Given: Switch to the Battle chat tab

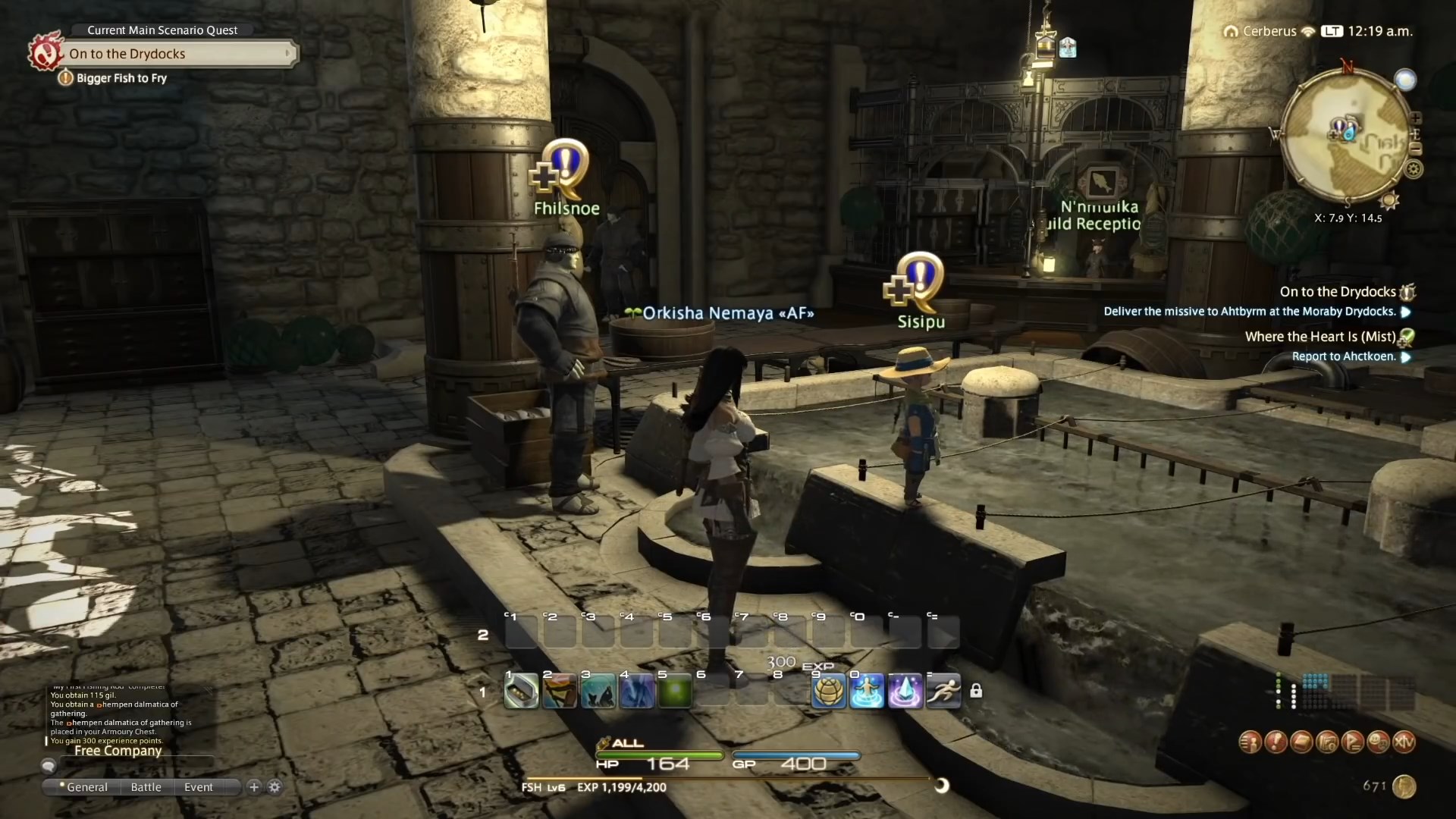Looking at the screenshot, I should [146, 787].
